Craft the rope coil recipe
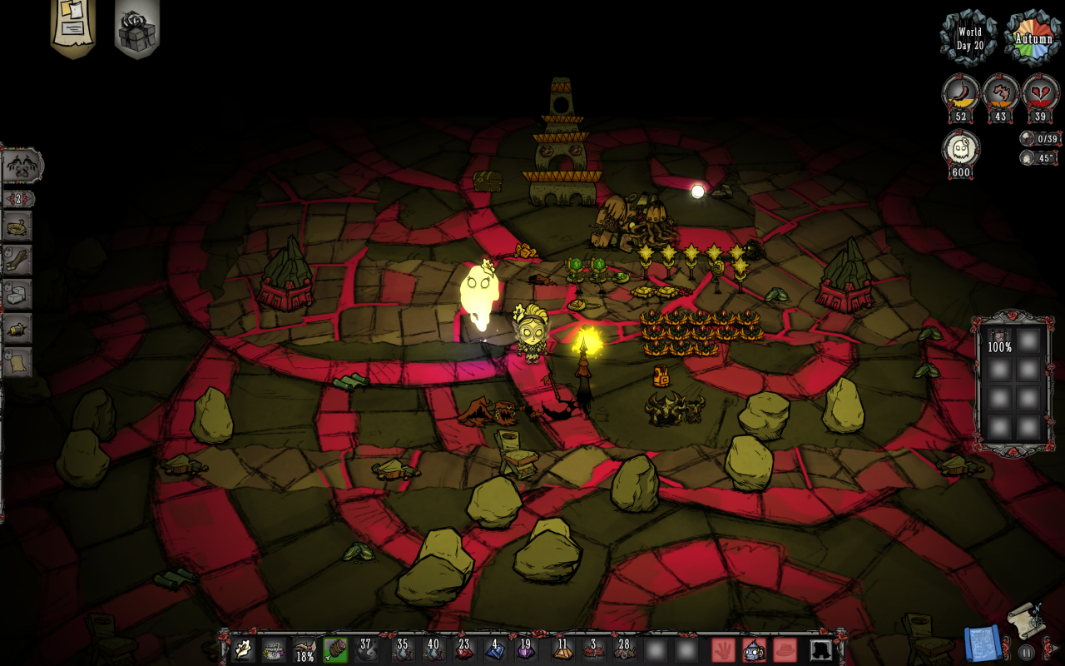The height and width of the screenshot is (666, 1065). pos(18,227)
